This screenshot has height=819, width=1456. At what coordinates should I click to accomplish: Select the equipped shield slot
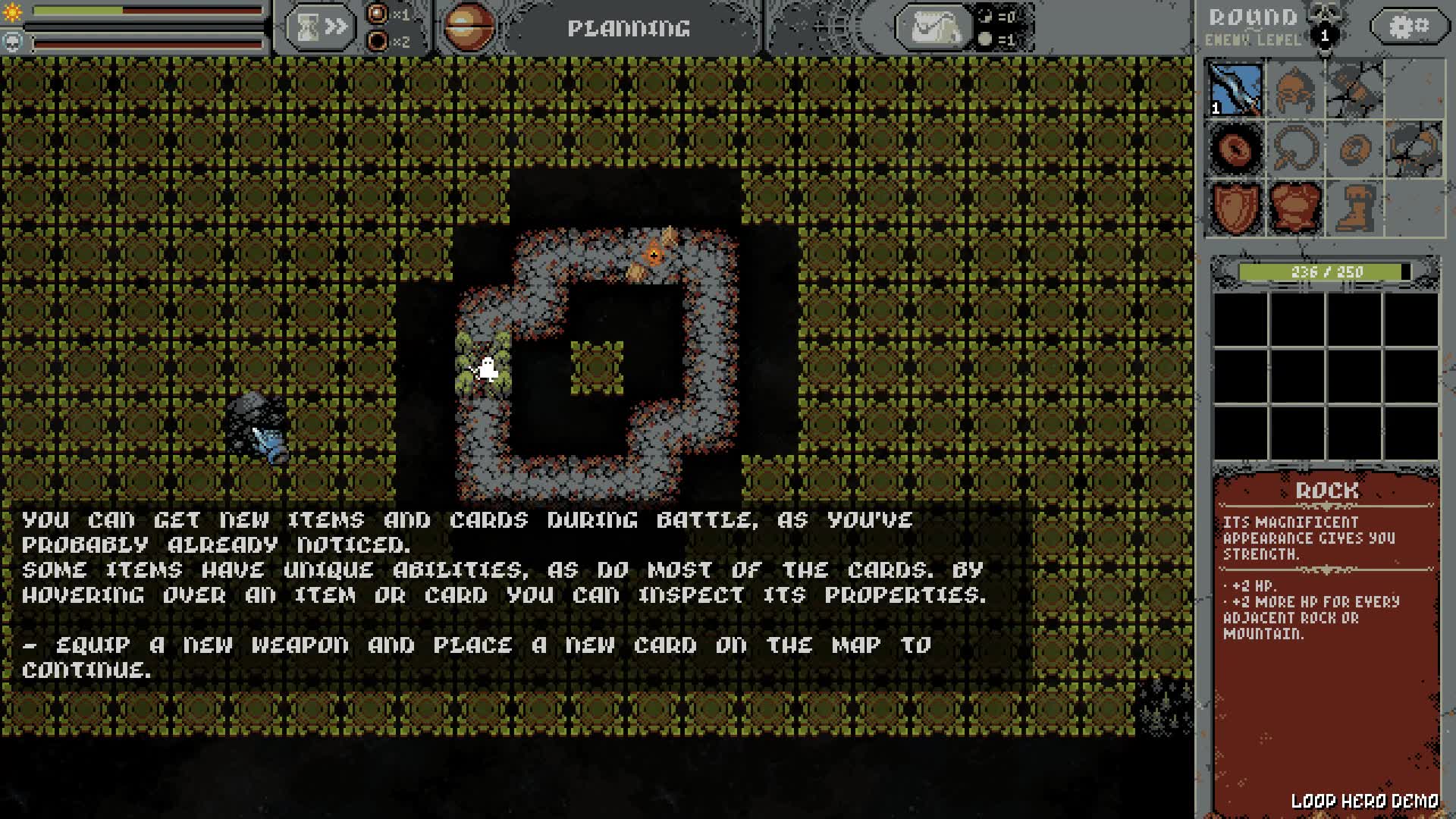point(1235,208)
